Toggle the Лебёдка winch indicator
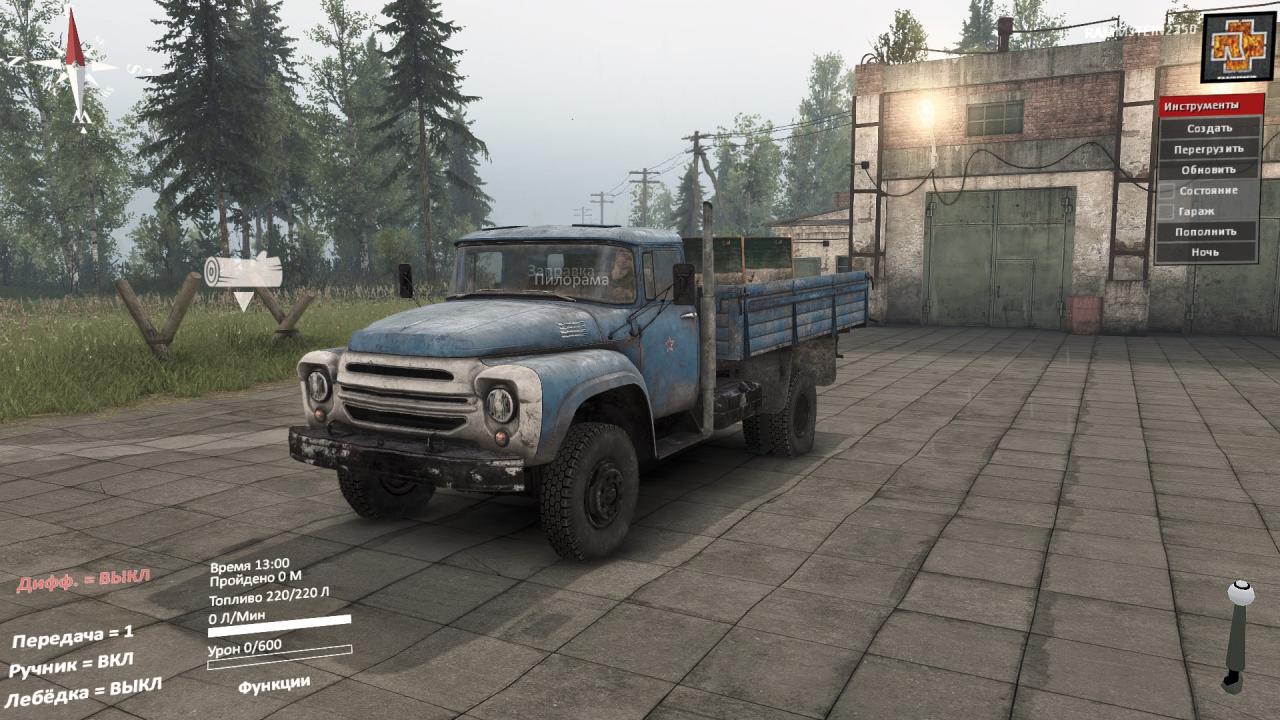This screenshot has height=720, width=1280. pyautogui.click(x=83, y=692)
